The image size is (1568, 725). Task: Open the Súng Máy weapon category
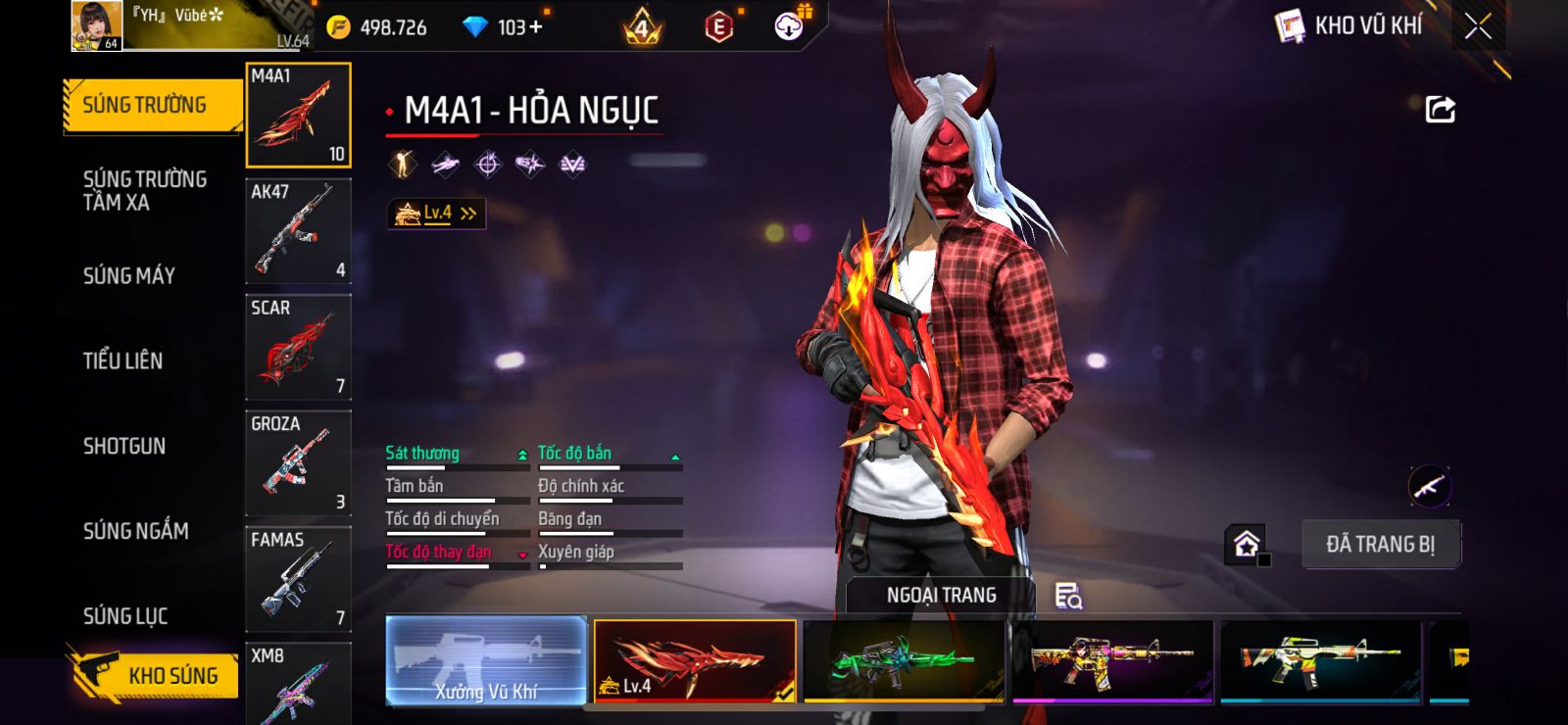(x=129, y=276)
